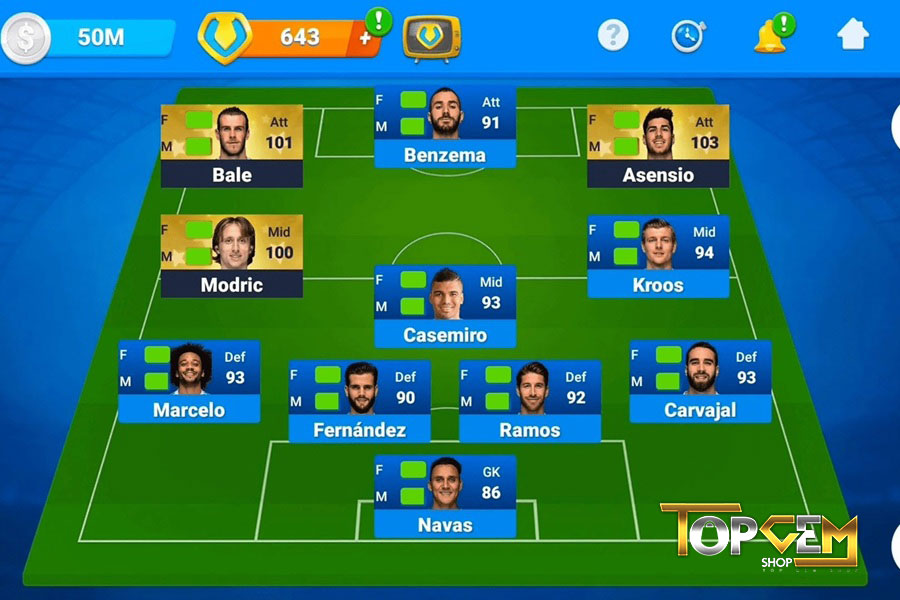
Task: Select the Asensio player card
Action: point(657,146)
